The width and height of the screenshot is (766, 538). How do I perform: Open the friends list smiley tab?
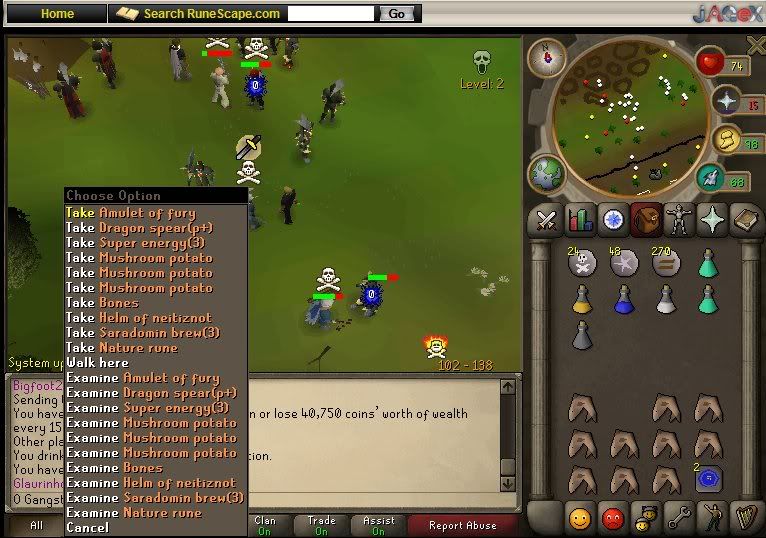tap(580, 517)
